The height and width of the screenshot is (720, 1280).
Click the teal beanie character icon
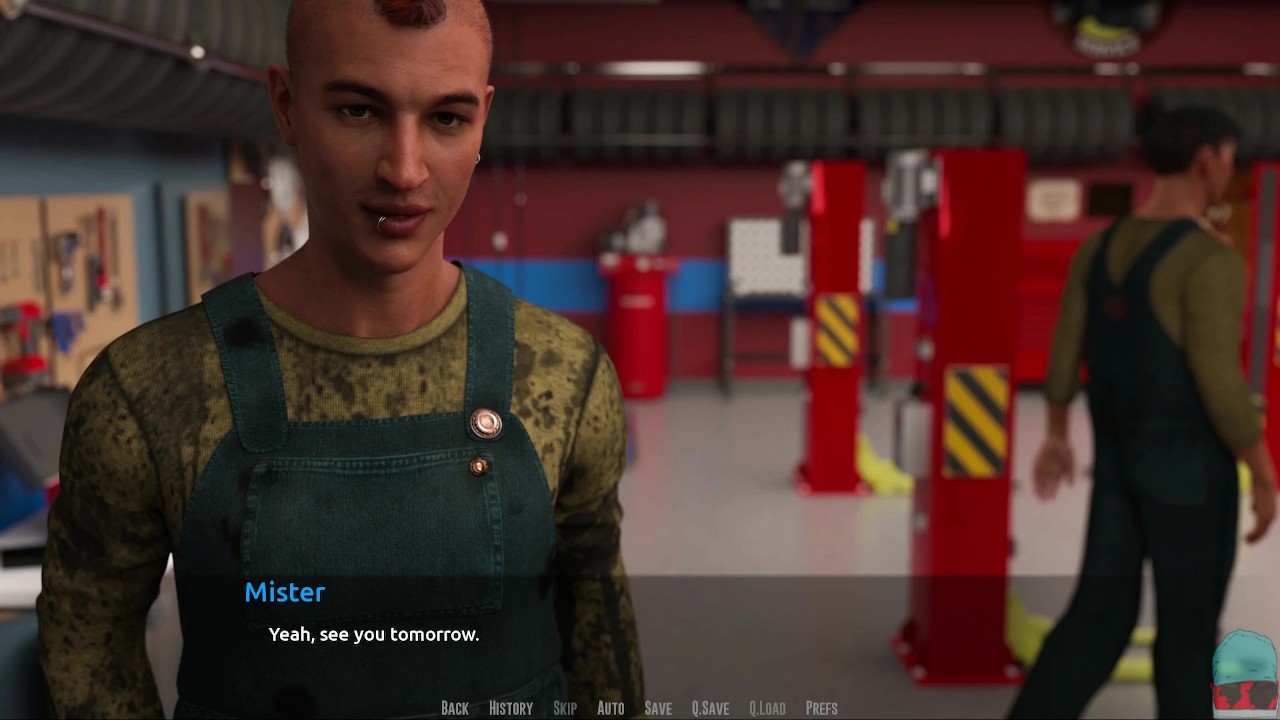(1244, 671)
